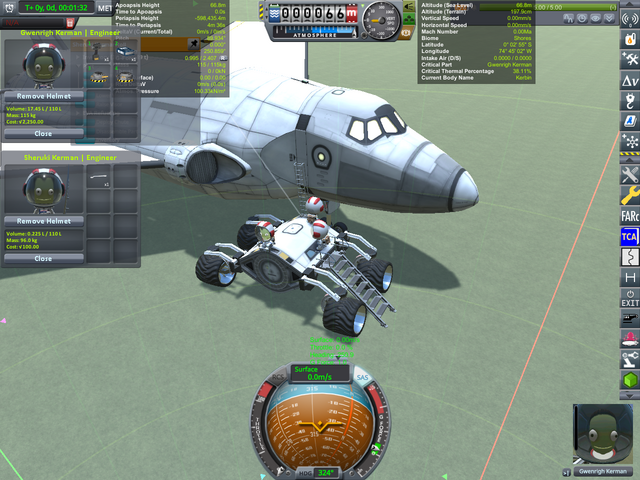Open the TCA toolbar button
Viewport: 640px width, 480px height.
[x=629, y=236]
